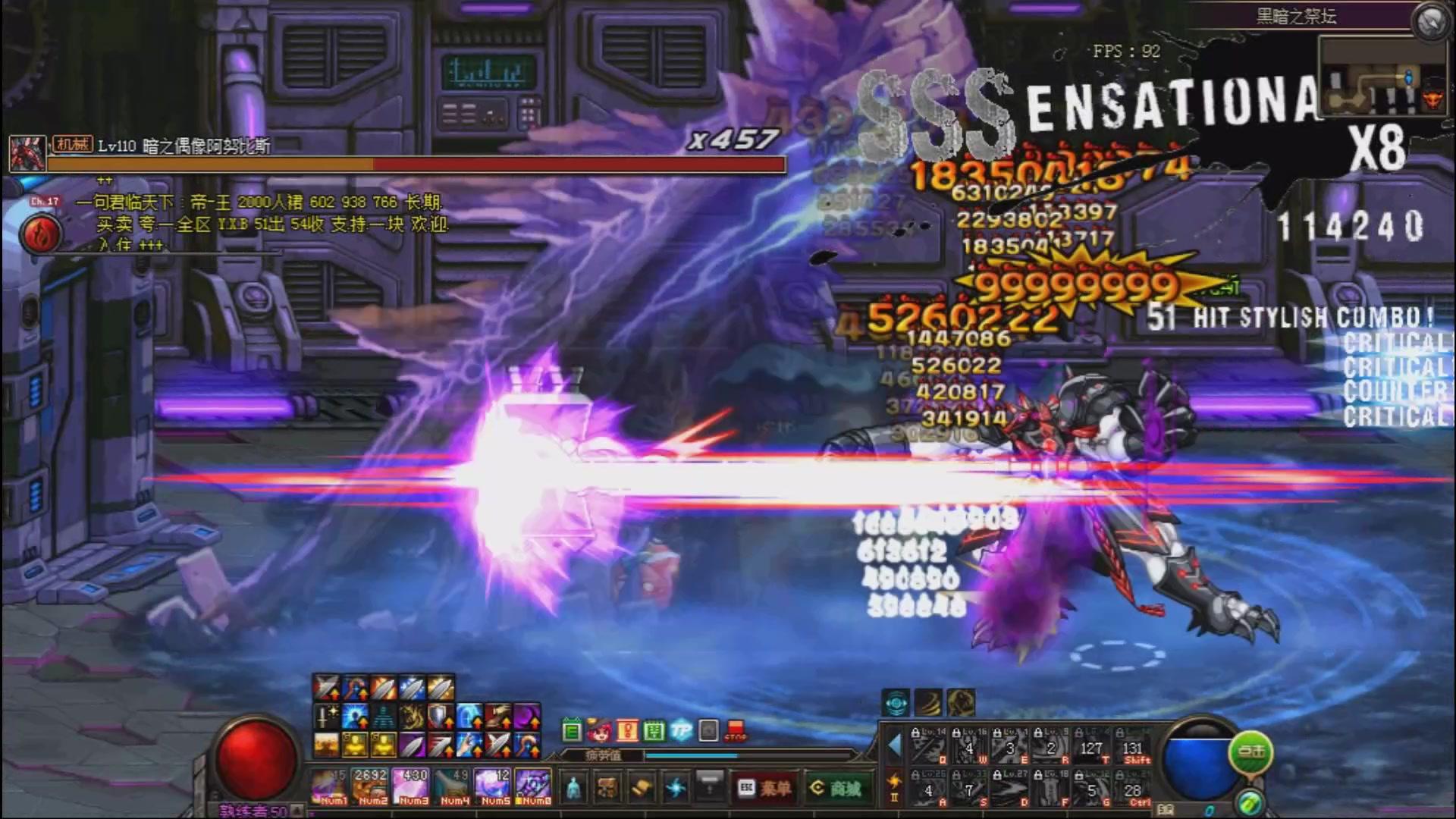Activate the skill slot labeled Ctrl

click(1133, 790)
